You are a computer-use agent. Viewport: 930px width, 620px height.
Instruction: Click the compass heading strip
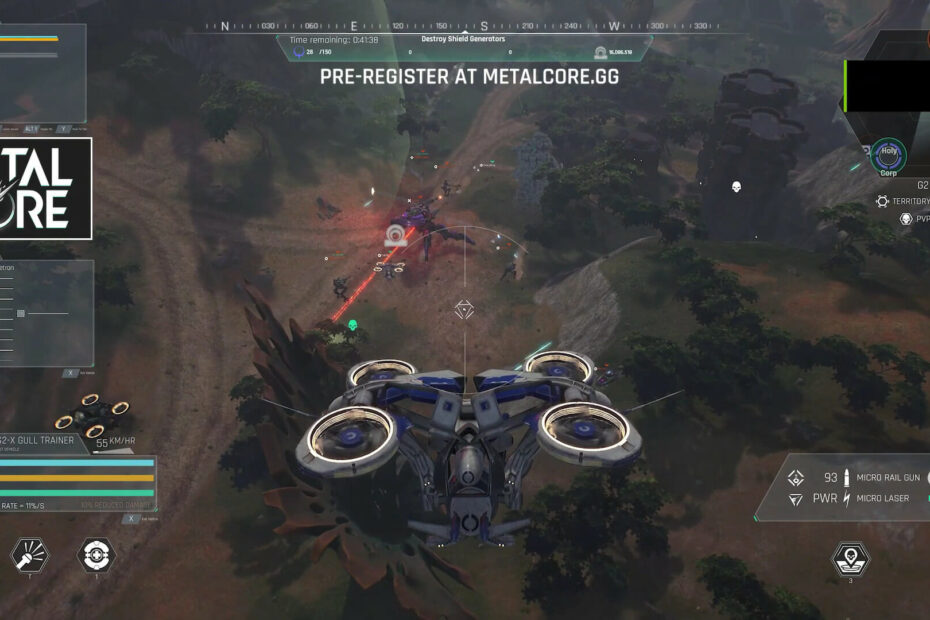[x=464, y=26]
